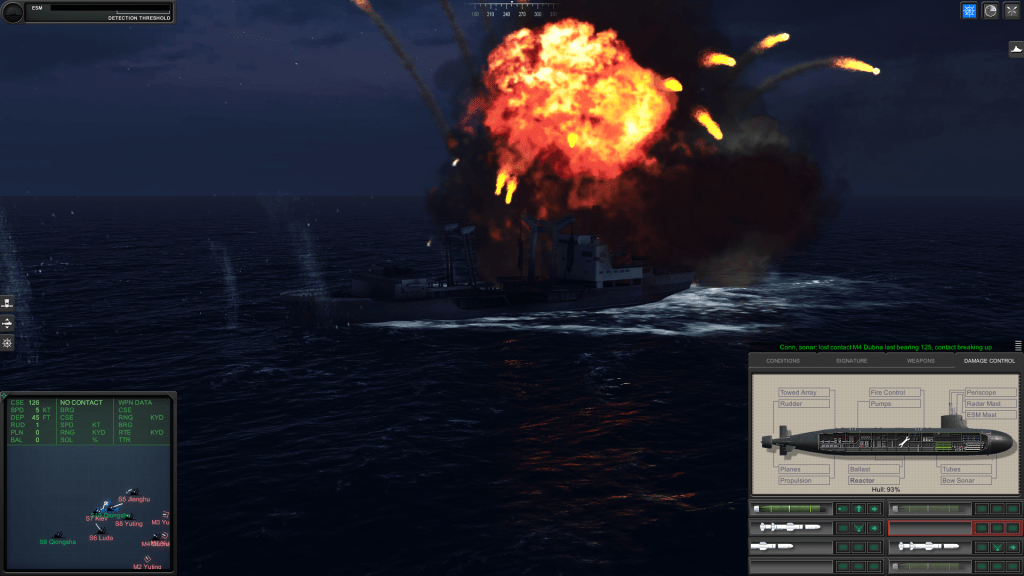Select the Damage Control tab
Image resolution: width=1024 pixels, height=576 pixels.
click(988, 360)
